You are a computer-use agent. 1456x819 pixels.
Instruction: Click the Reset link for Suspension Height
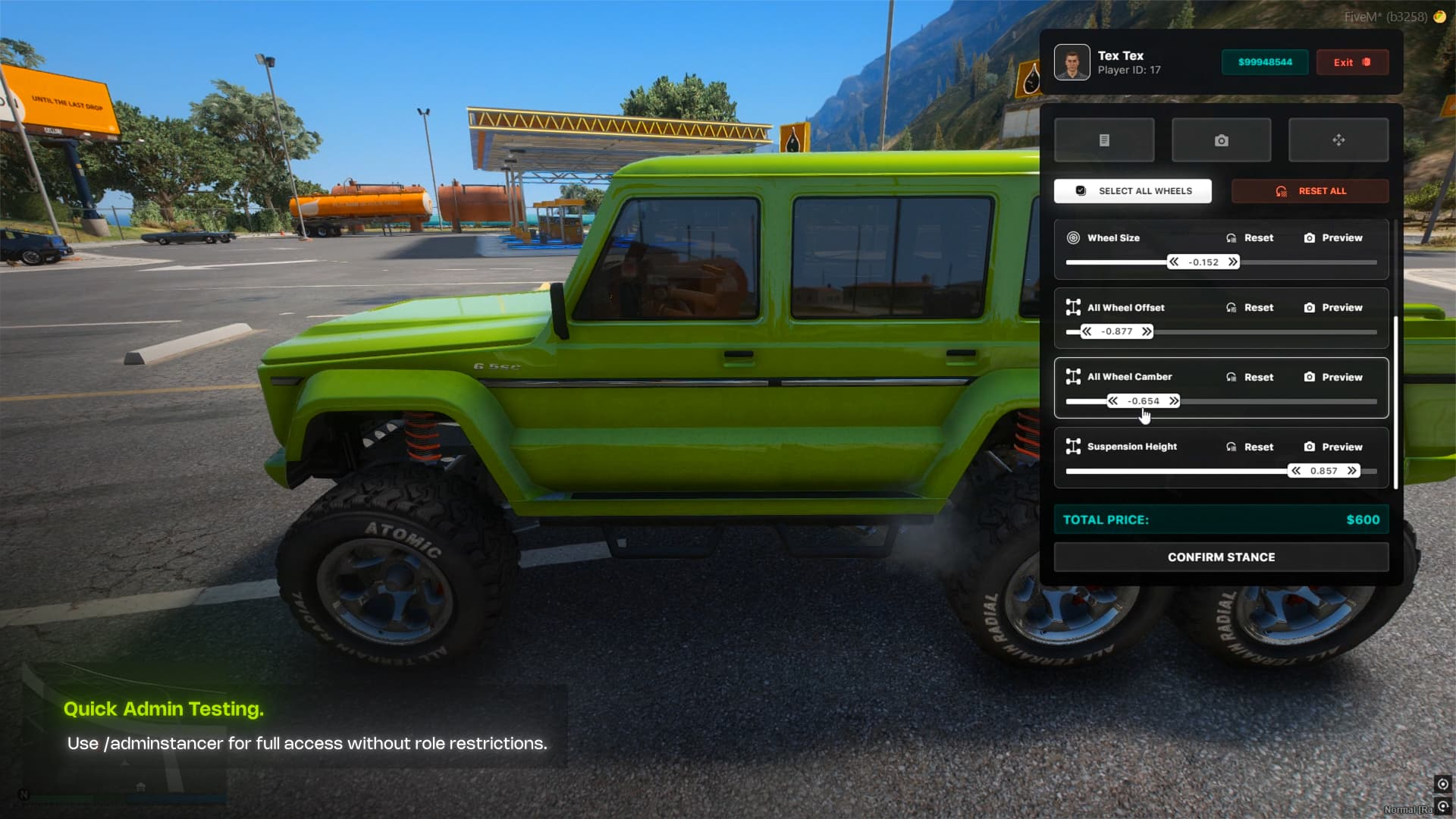pyautogui.click(x=1258, y=447)
